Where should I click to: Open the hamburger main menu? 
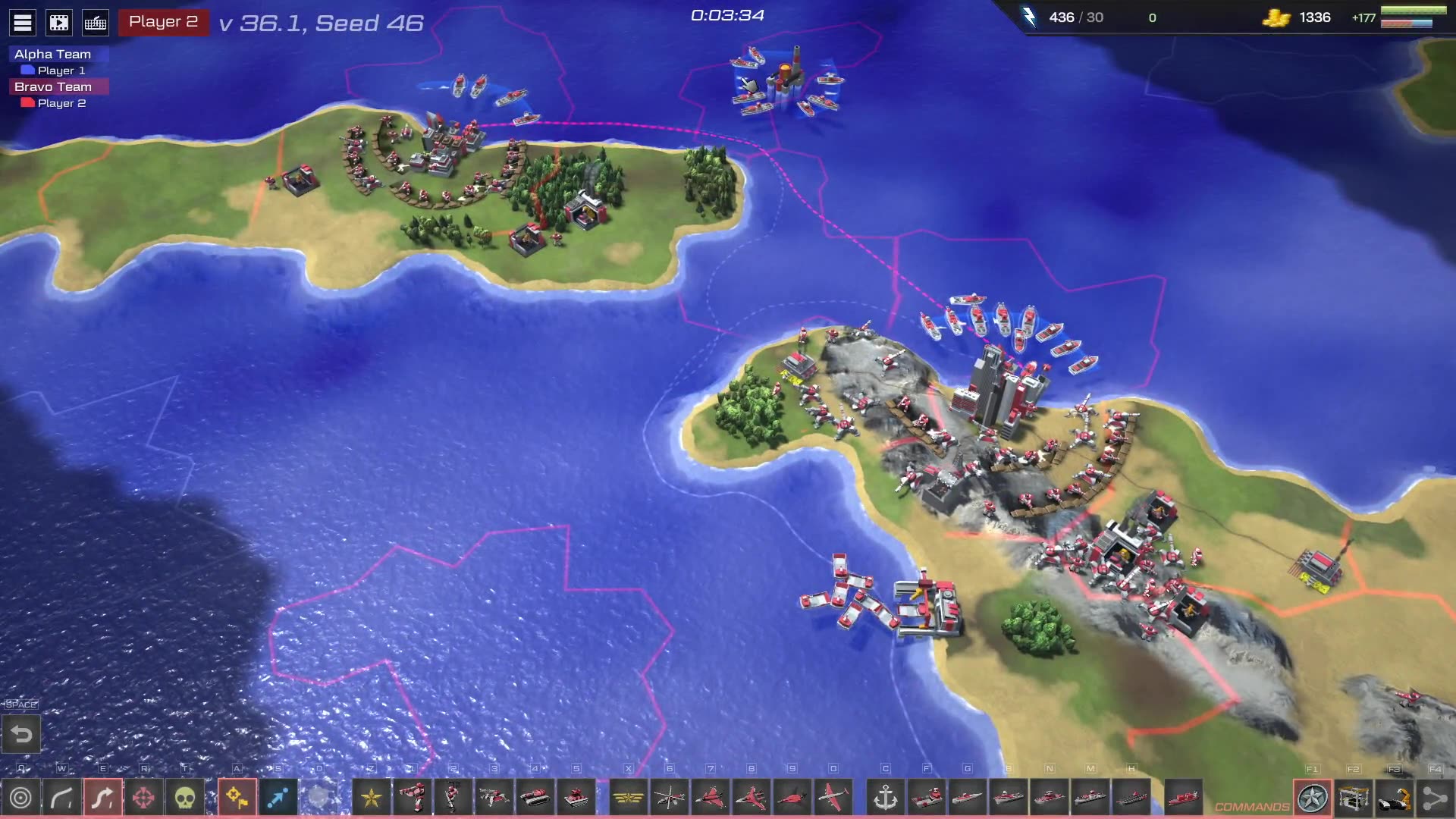pos(23,23)
